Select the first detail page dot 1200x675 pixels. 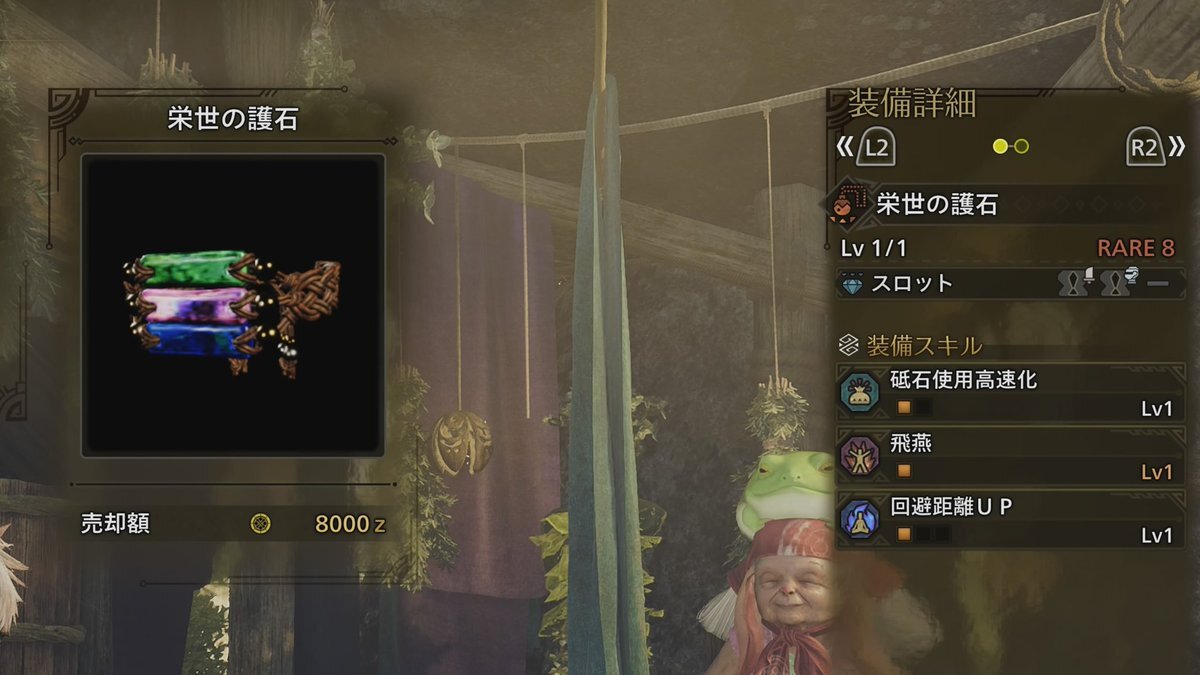click(1000, 147)
